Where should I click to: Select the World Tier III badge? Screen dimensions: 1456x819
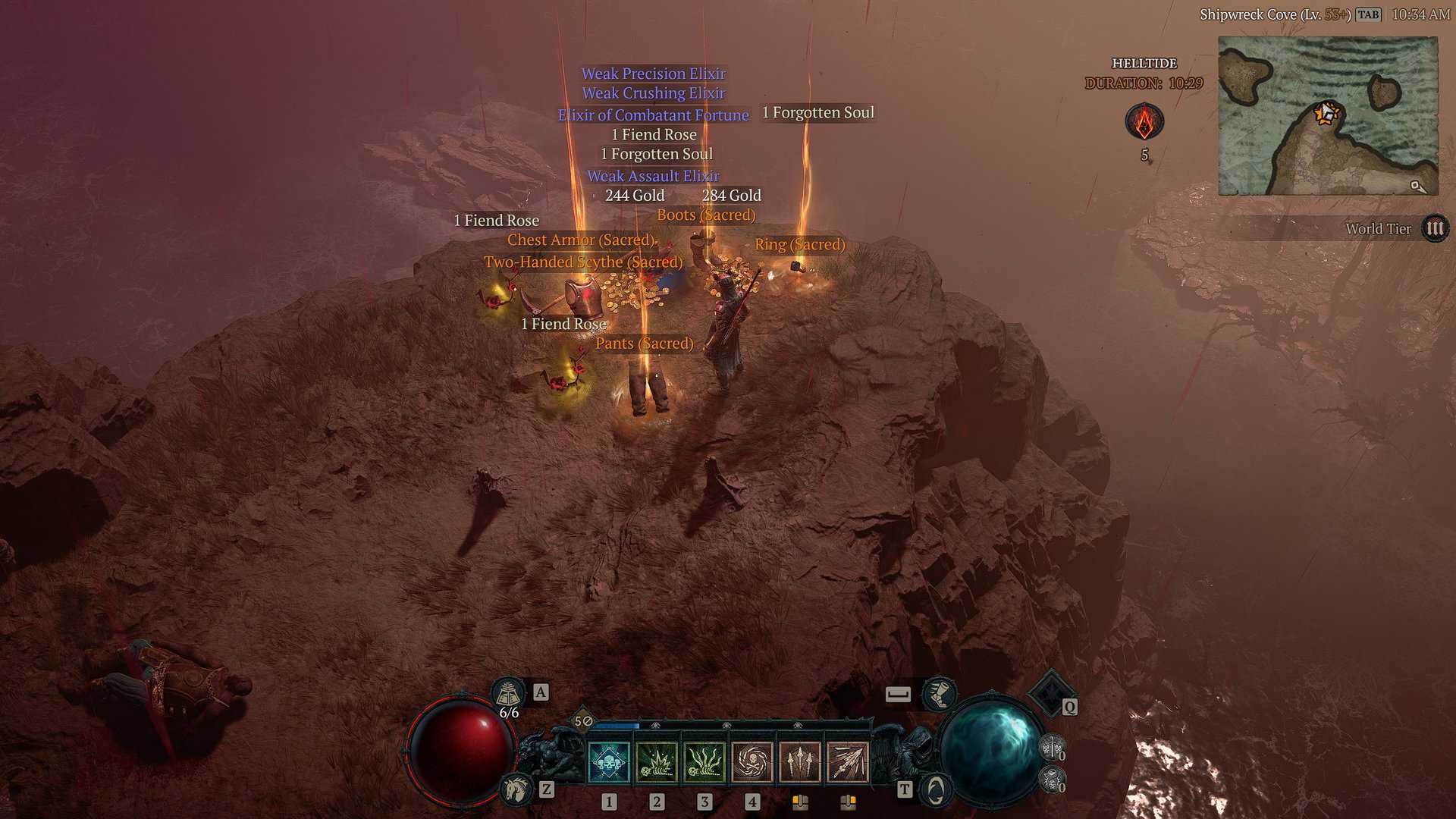[1435, 228]
